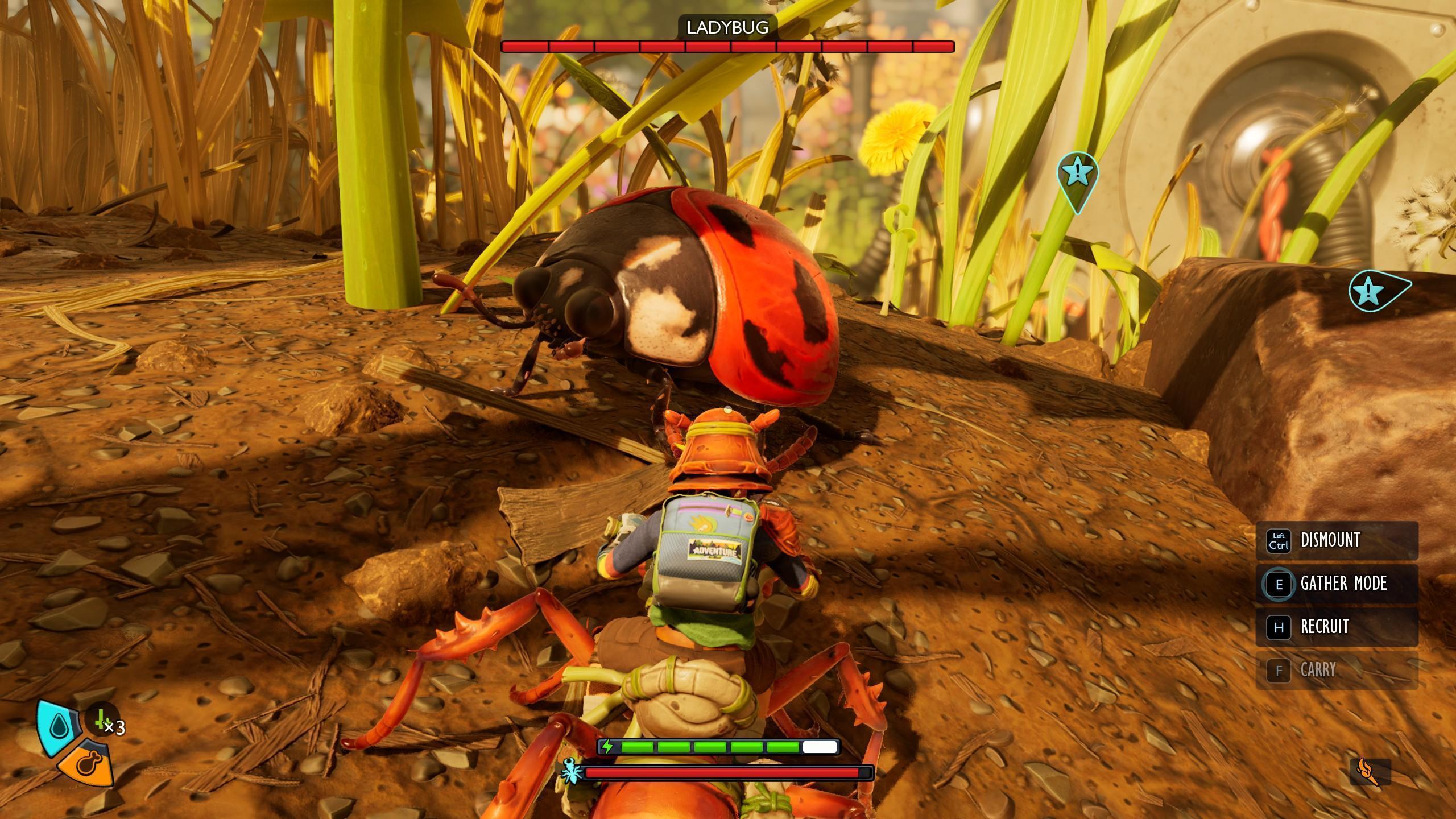Click the orange meat hunger icon
This screenshot has height=819, width=1456.
pyautogui.click(x=88, y=764)
